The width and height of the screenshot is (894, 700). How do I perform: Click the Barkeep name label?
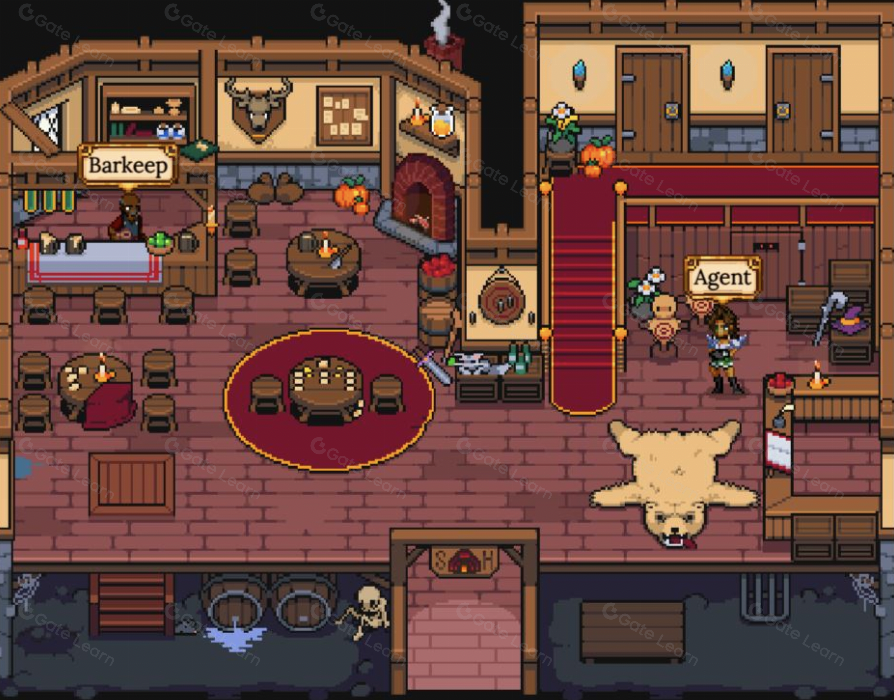128,165
